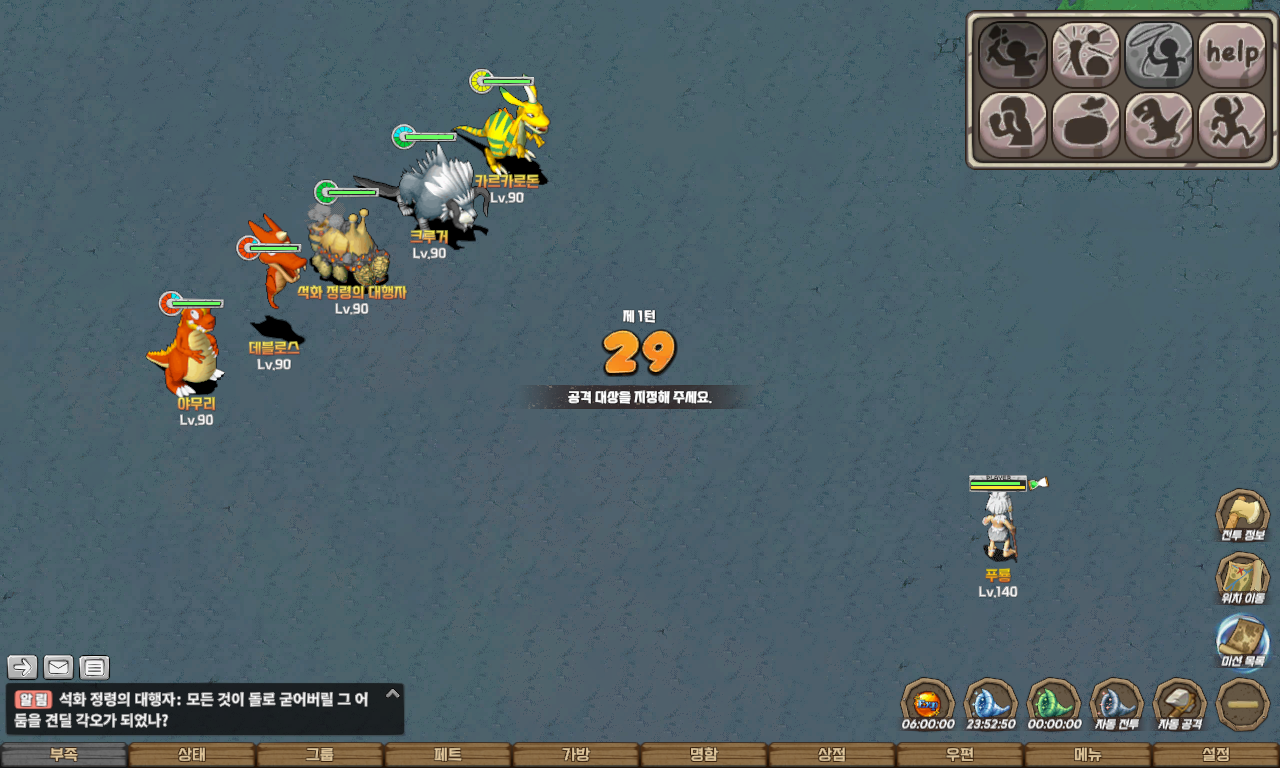Toggle 자동 공격 auto attack
The height and width of the screenshot is (768, 1280).
click(x=1179, y=704)
